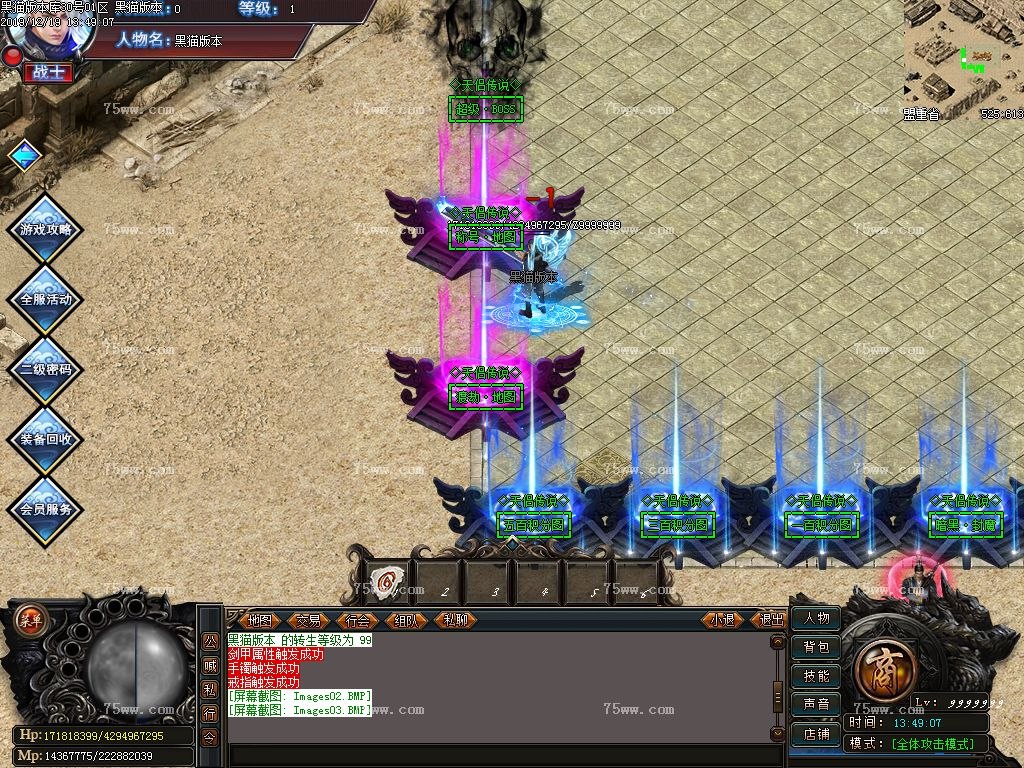
Task: Click the 退出 exit game button
Action: [771, 620]
